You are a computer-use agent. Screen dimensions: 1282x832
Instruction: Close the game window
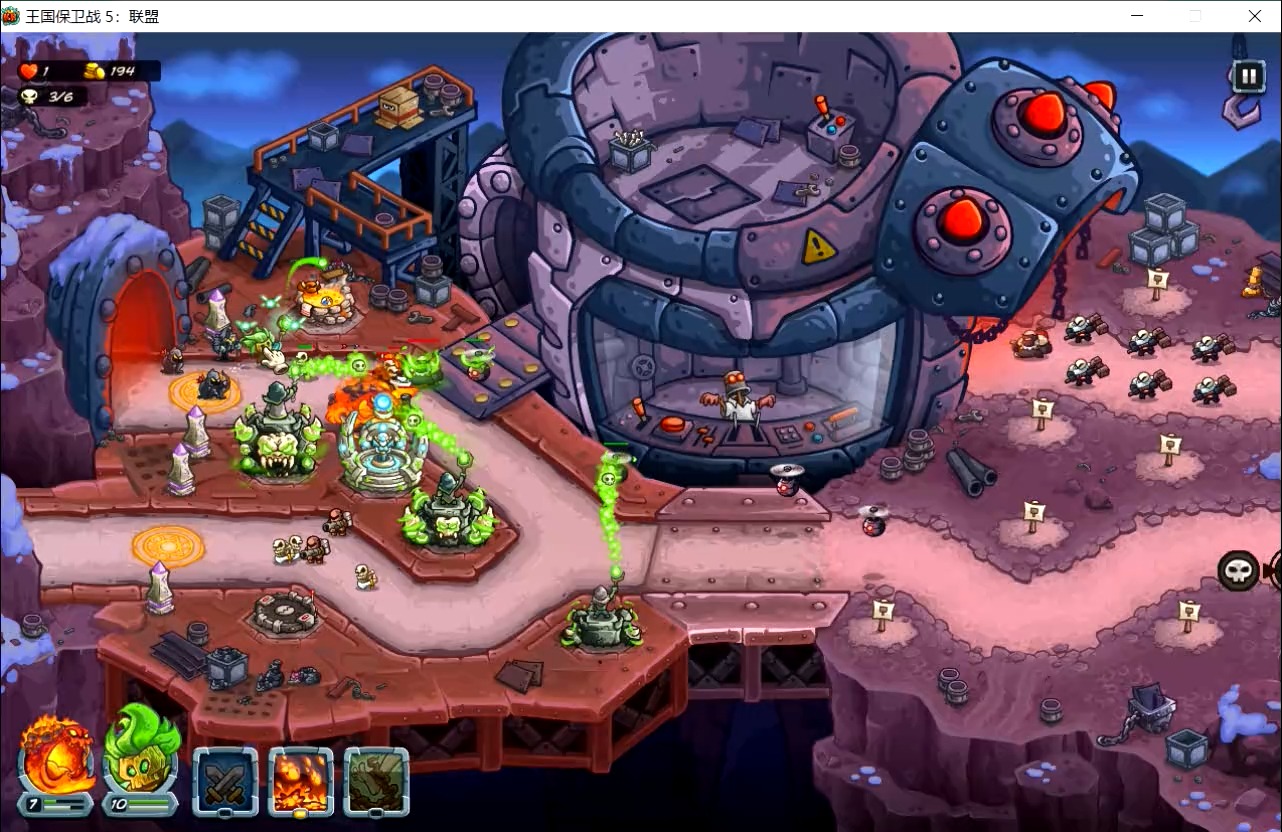1254,16
